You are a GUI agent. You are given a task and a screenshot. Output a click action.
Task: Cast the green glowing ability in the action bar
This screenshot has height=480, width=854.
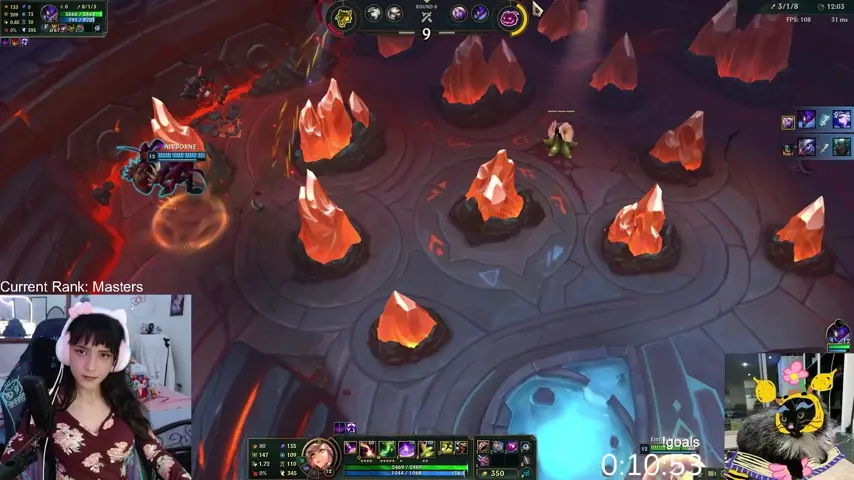386,448
